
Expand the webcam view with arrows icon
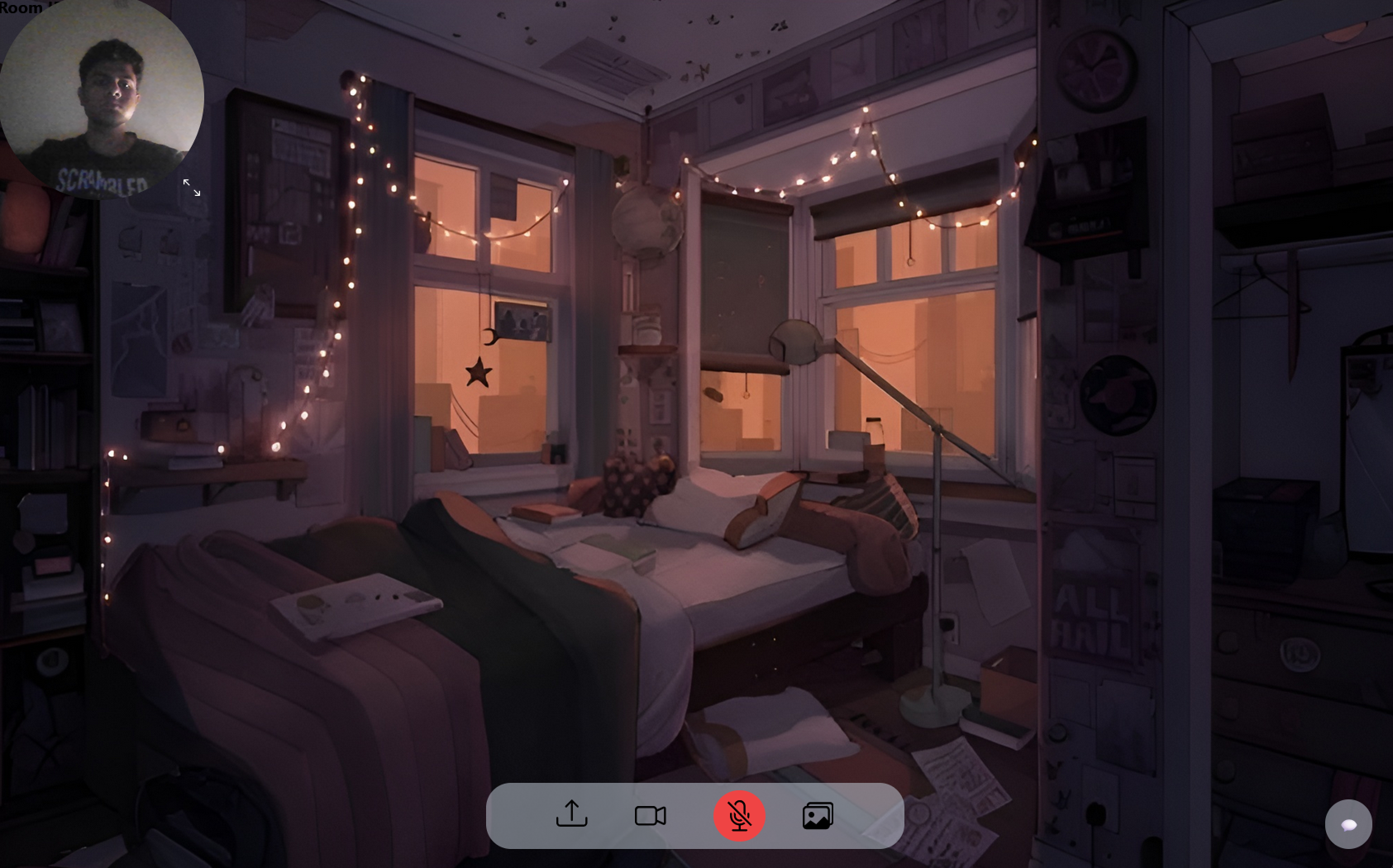(x=192, y=188)
